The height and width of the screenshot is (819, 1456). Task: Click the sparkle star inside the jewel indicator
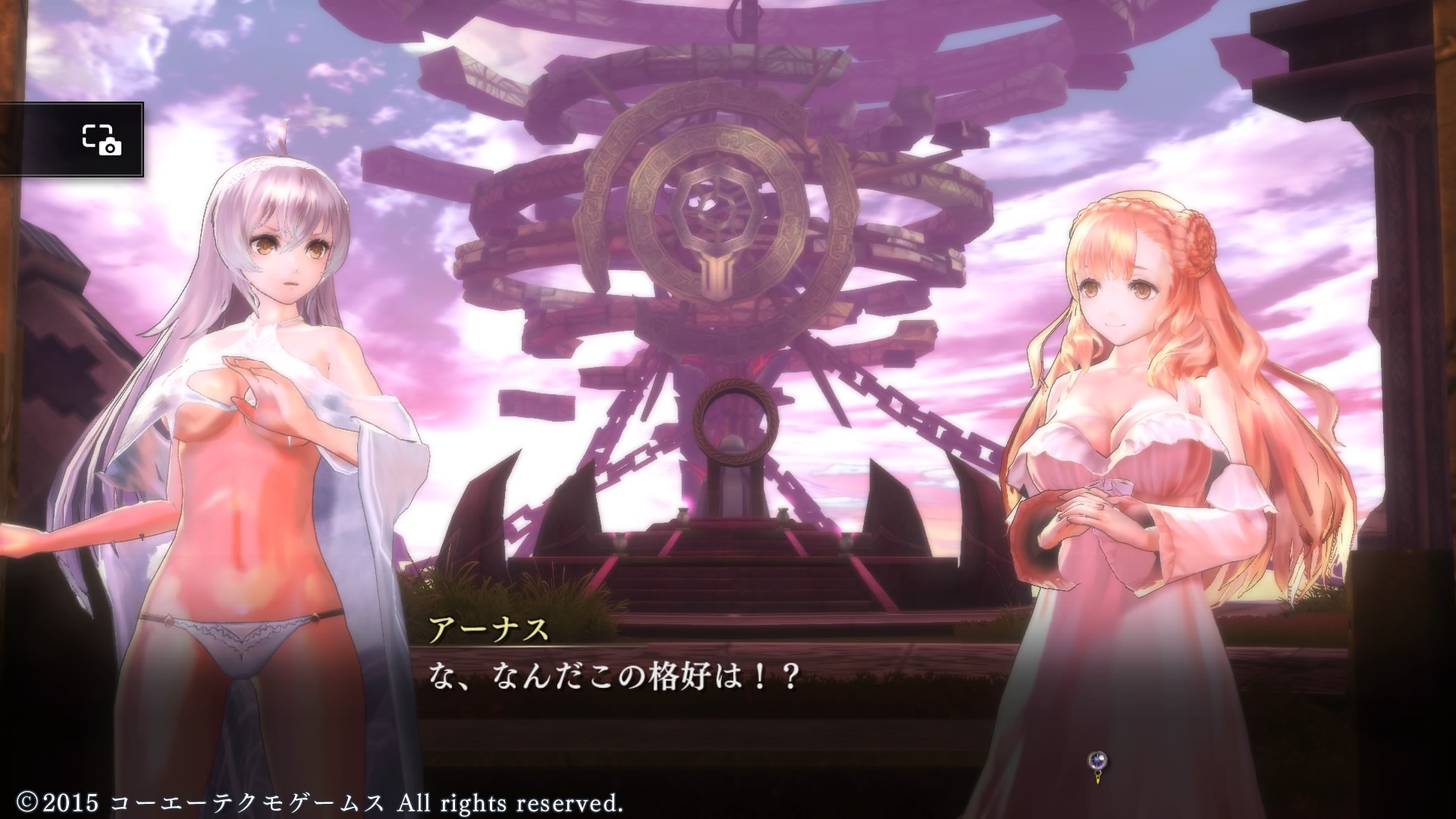1097,759
